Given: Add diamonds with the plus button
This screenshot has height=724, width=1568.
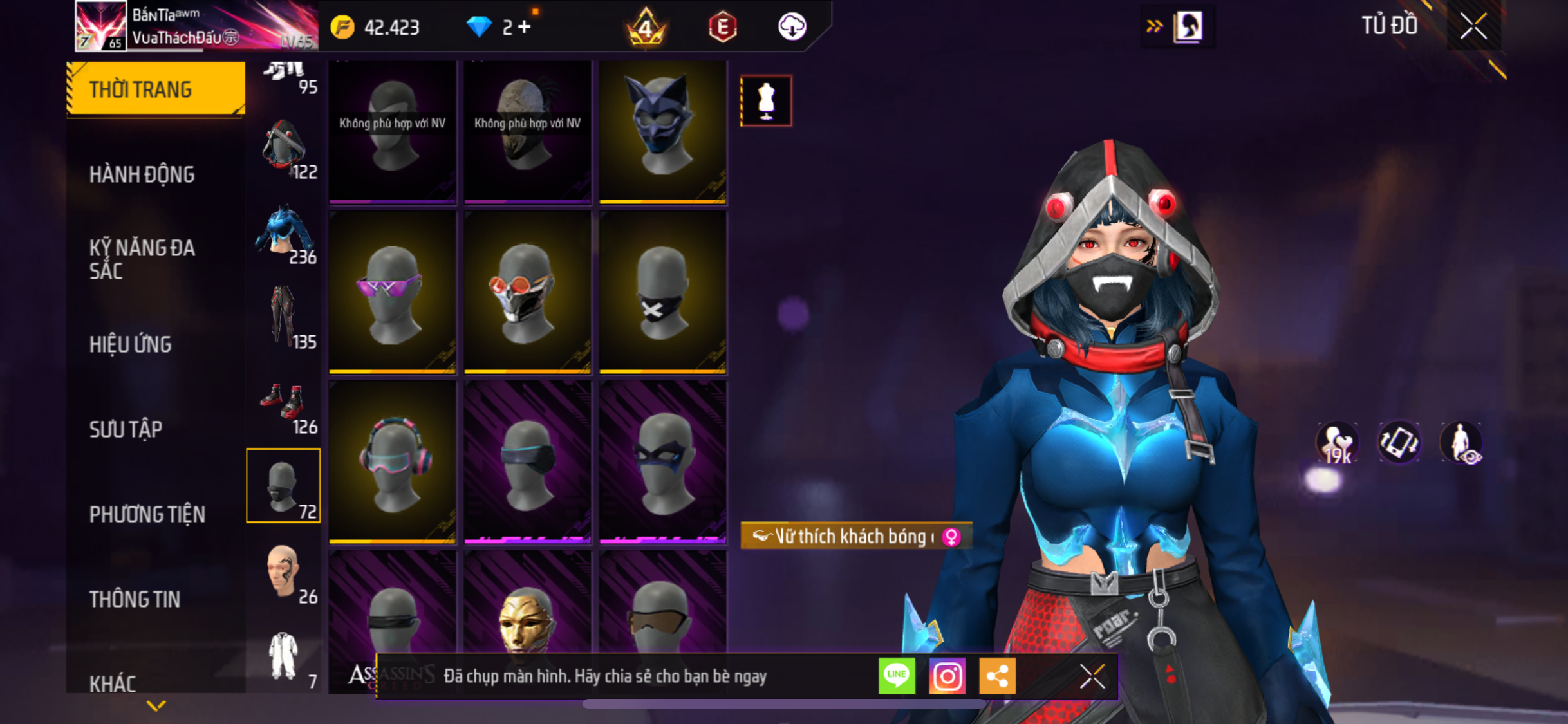Looking at the screenshot, I should click(525, 27).
